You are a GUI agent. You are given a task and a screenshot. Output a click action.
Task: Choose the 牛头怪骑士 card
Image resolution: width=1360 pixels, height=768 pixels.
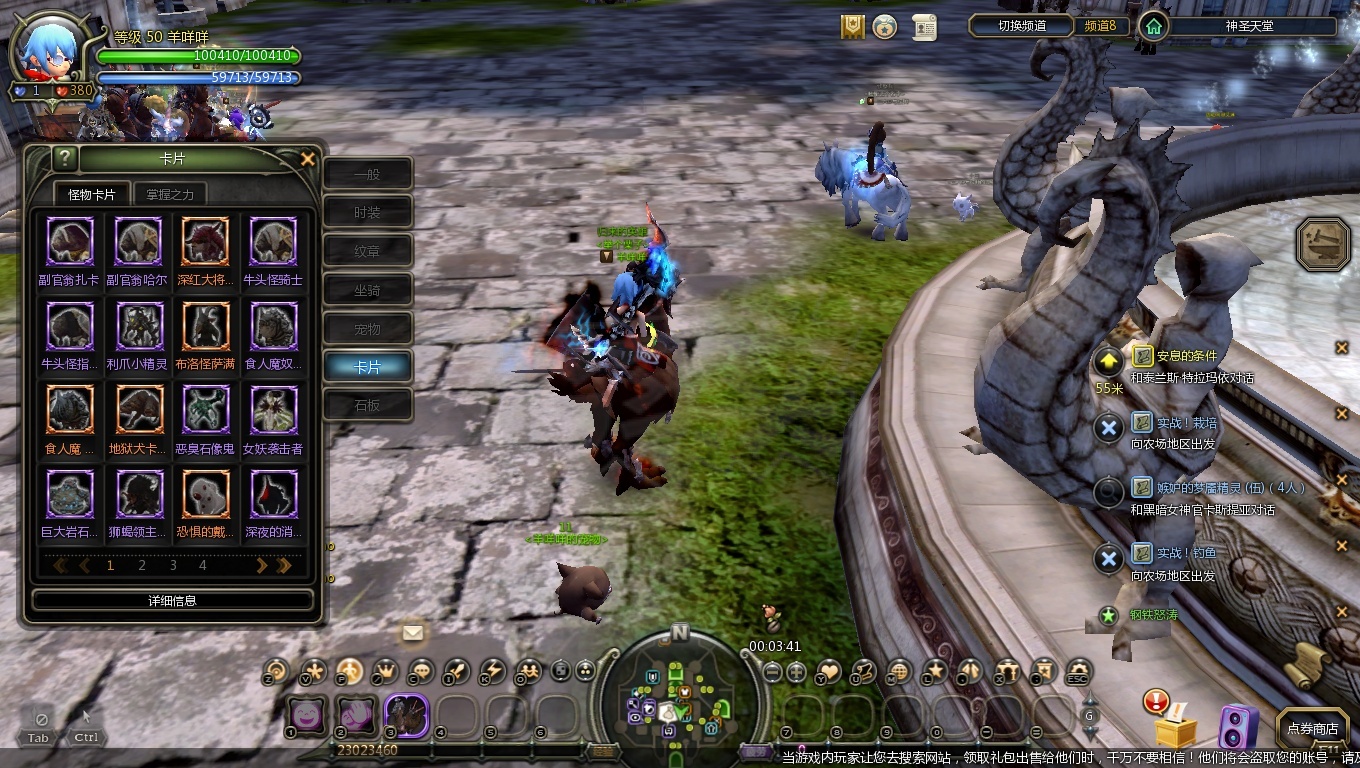point(273,241)
